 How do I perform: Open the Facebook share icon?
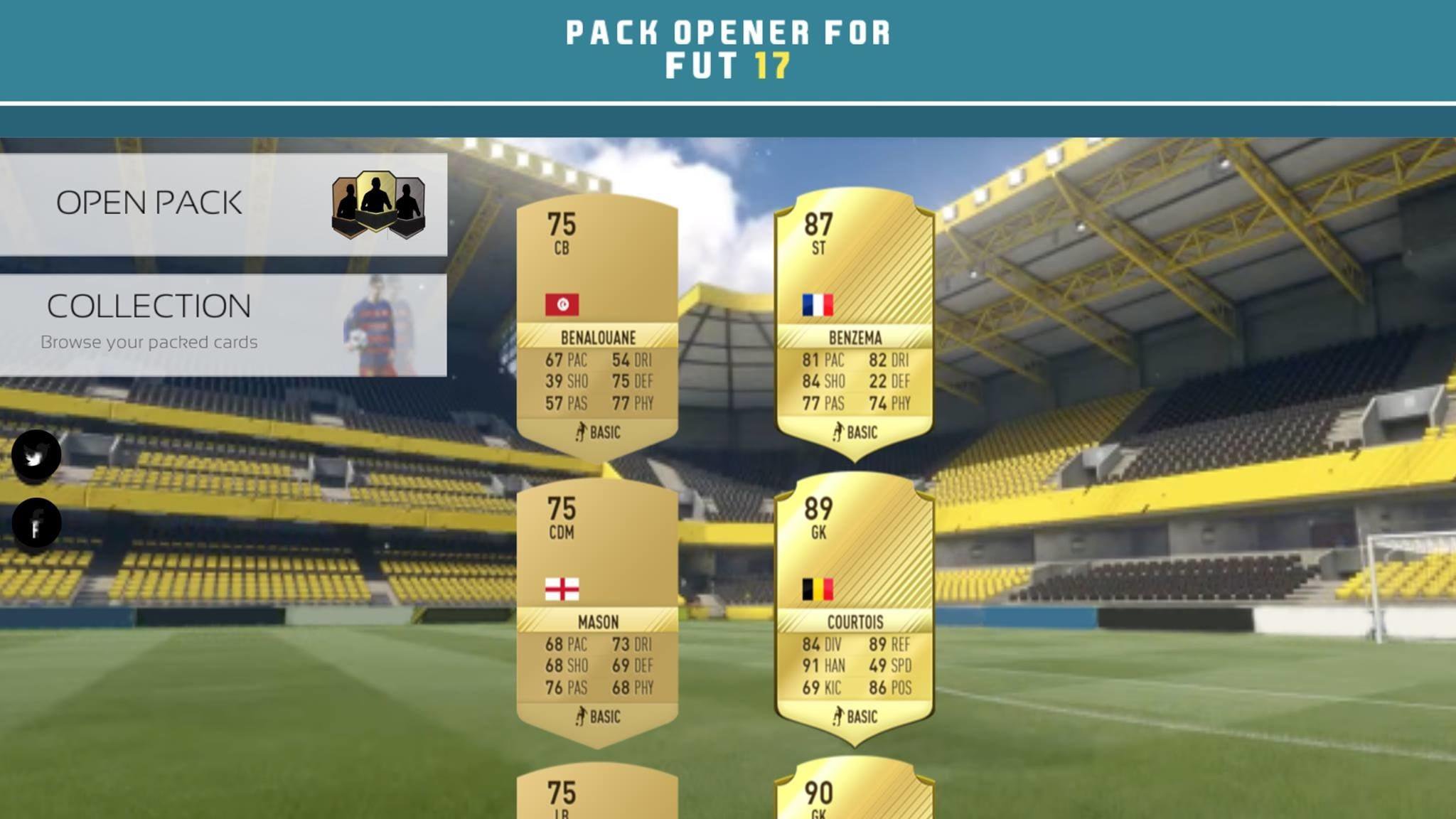click(37, 521)
